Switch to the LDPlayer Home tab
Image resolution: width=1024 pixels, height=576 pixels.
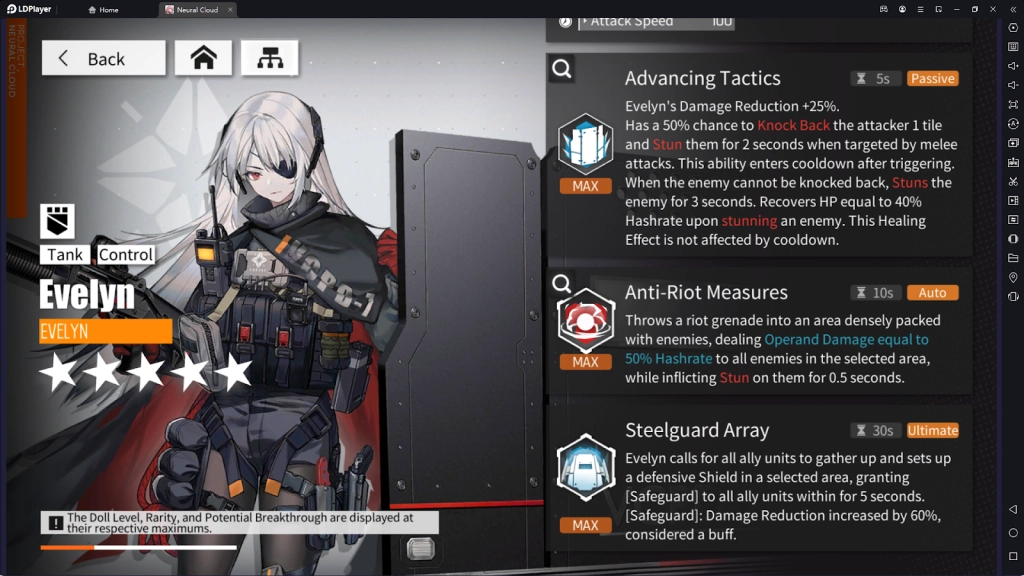click(x=104, y=9)
